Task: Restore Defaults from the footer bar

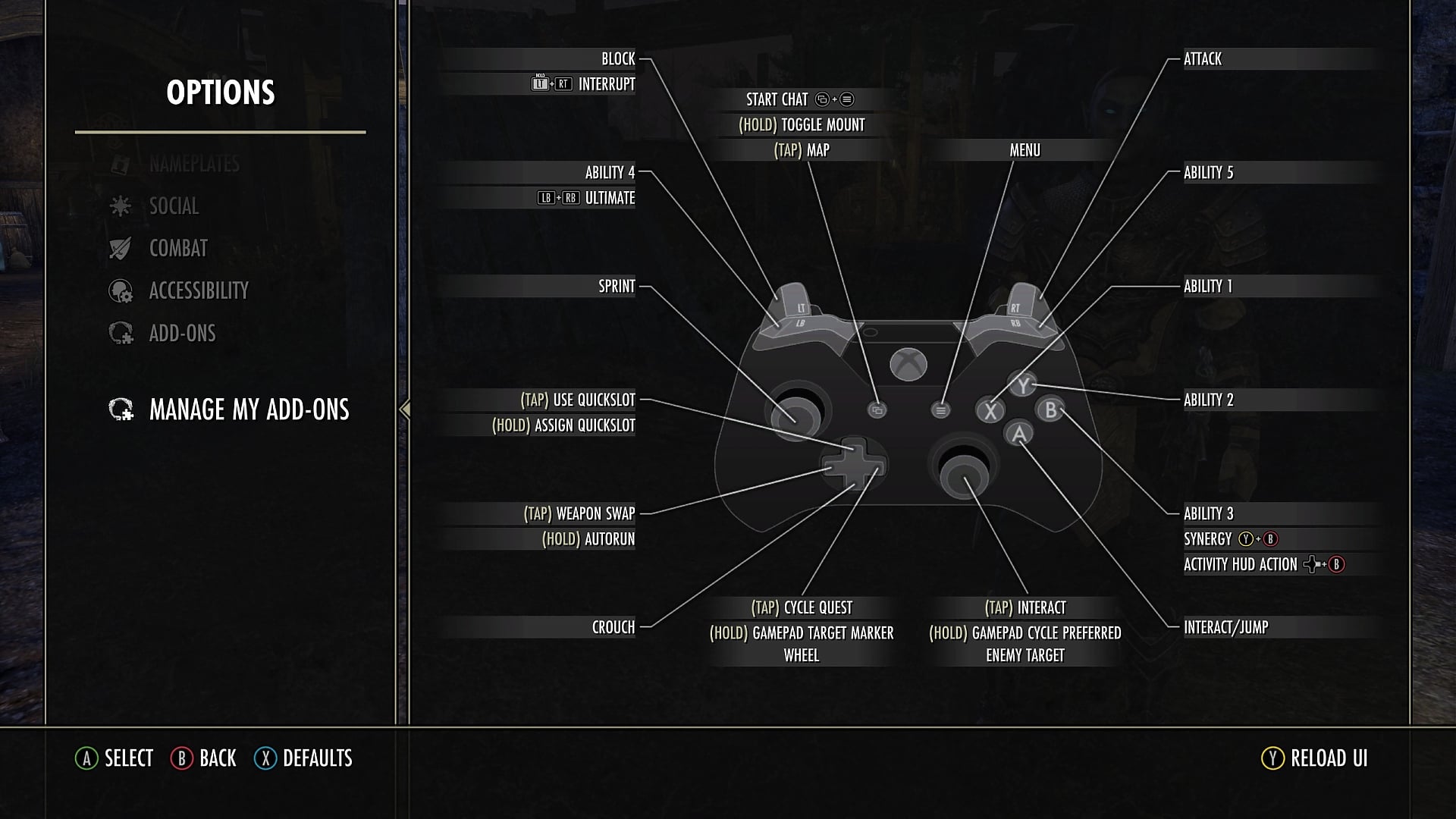Action: pos(304,758)
